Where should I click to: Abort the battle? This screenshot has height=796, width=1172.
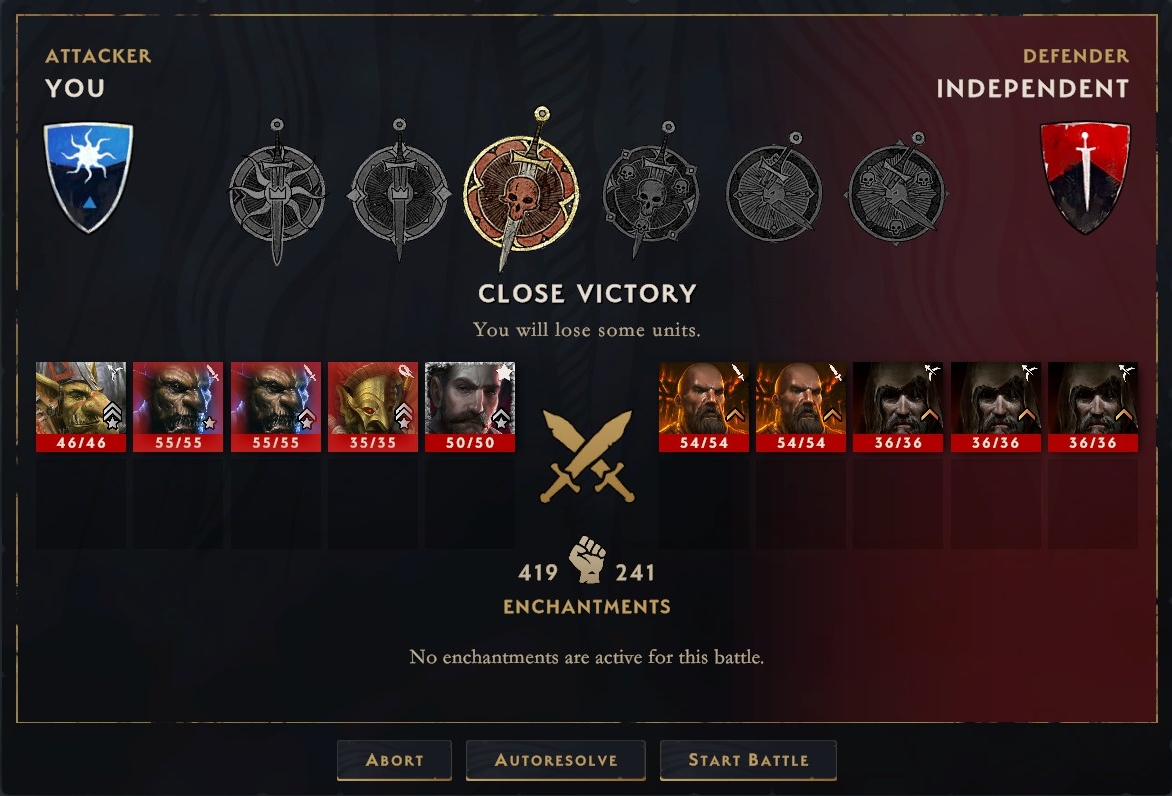point(394,760)
